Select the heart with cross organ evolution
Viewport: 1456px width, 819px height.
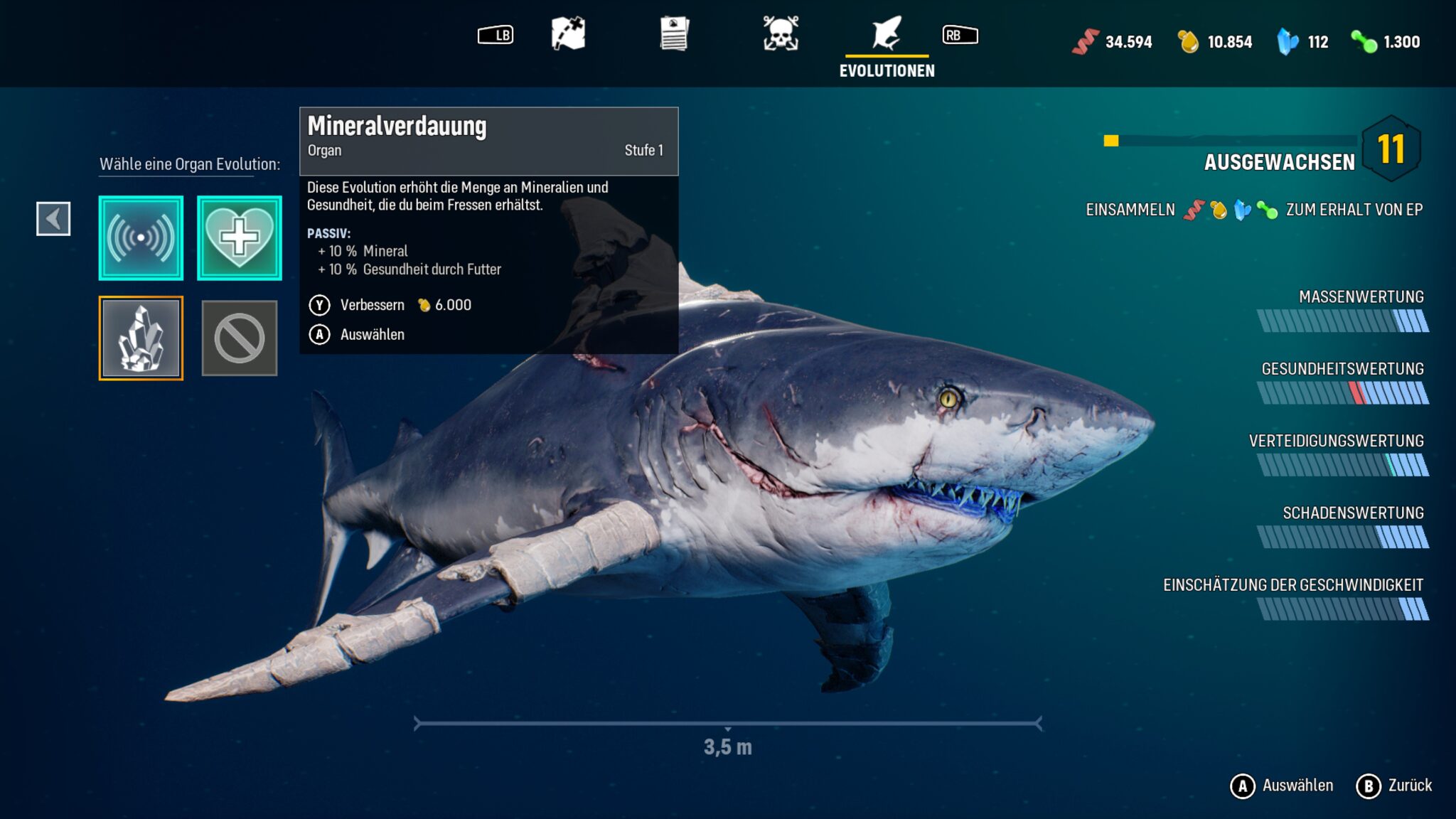(x=240, y=237)
